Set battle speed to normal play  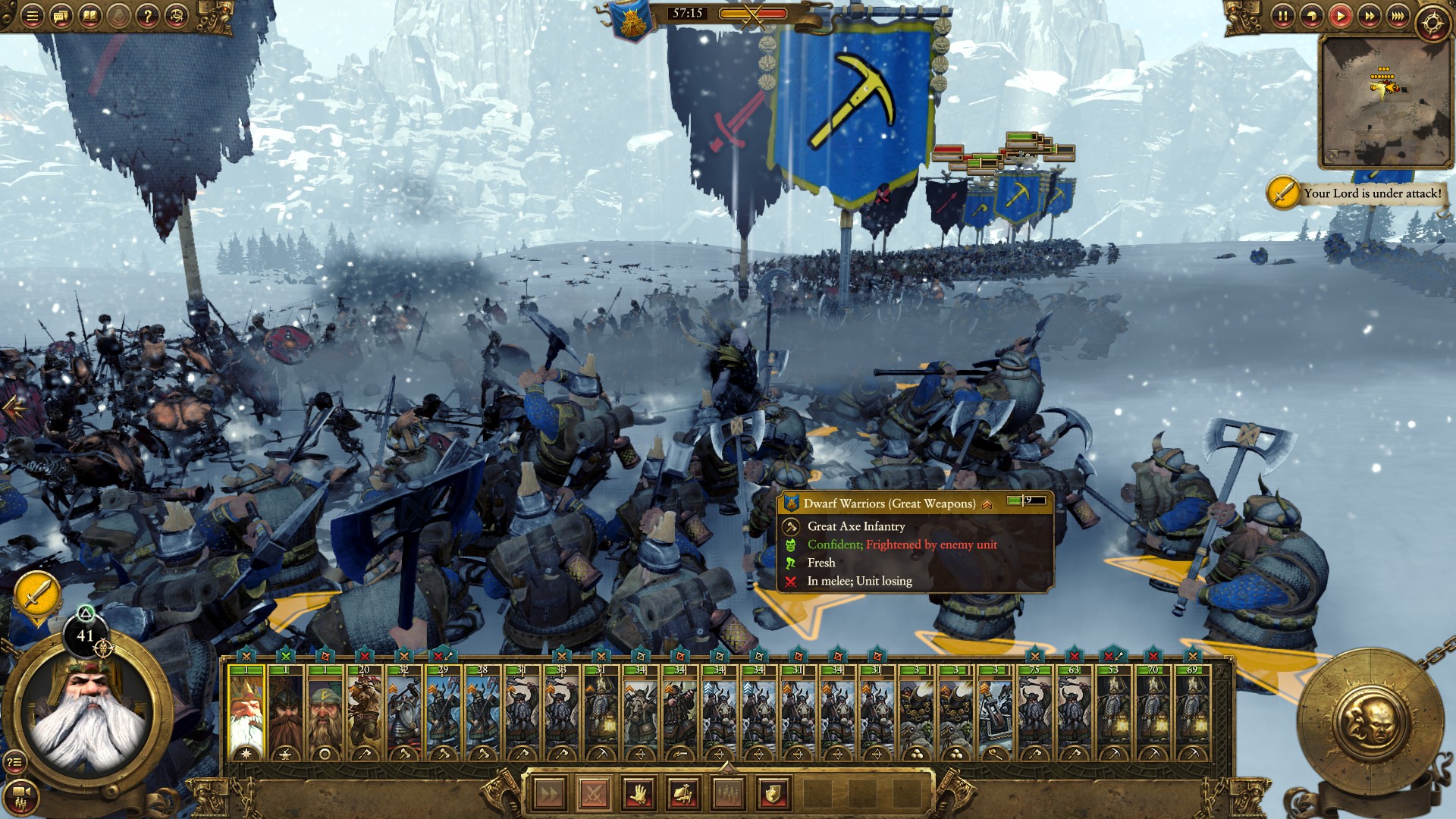[1340, 16]
